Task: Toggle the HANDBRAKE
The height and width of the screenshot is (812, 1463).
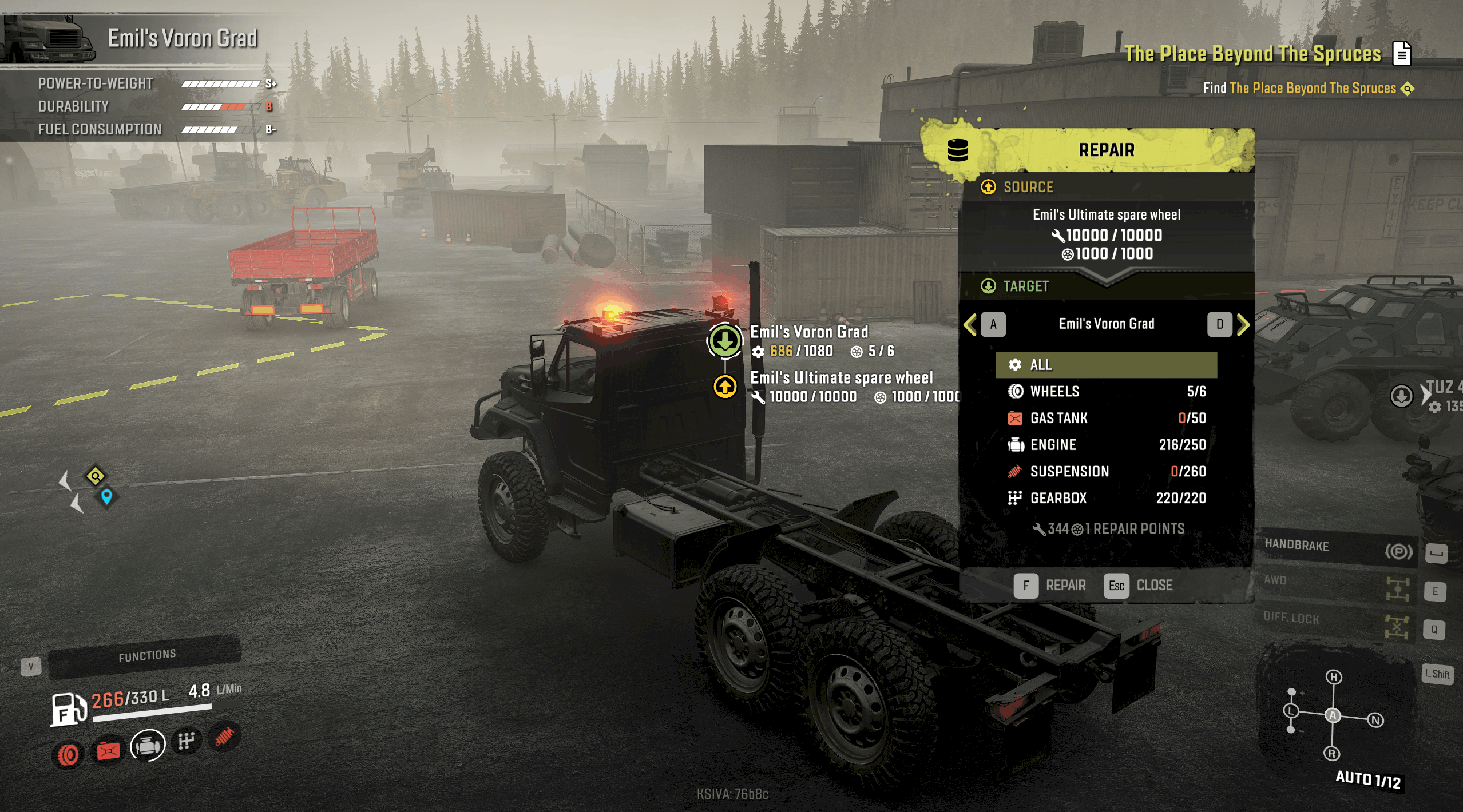Action: (1339, 549)
